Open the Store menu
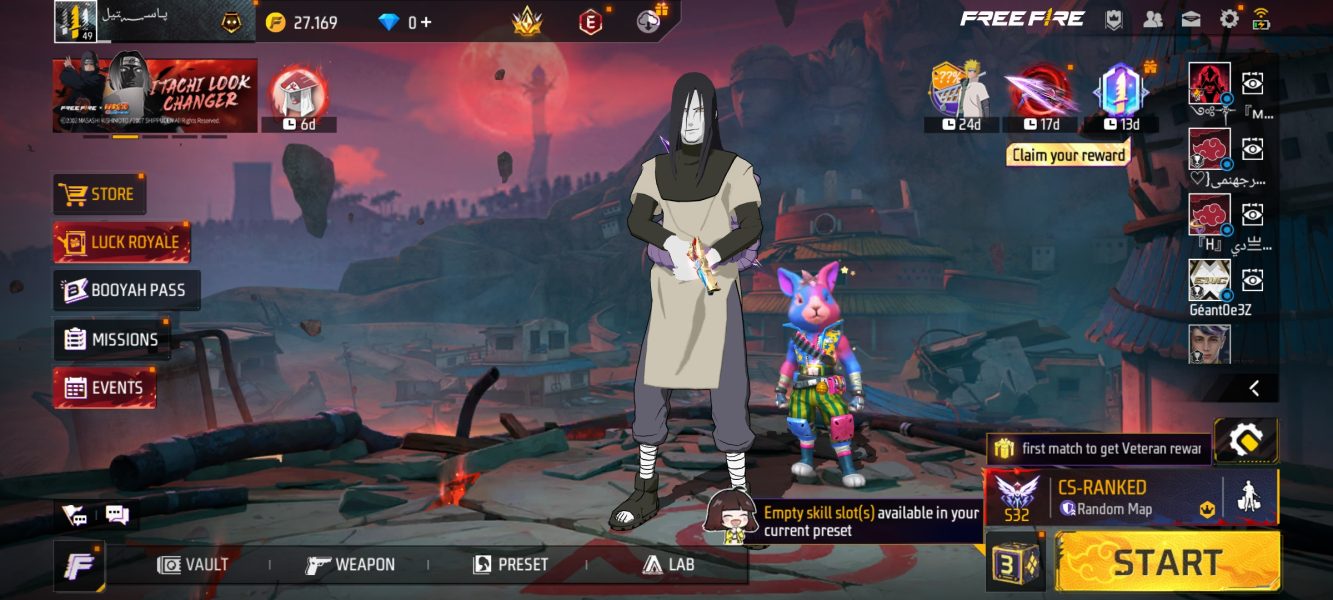 coord(99,194)
